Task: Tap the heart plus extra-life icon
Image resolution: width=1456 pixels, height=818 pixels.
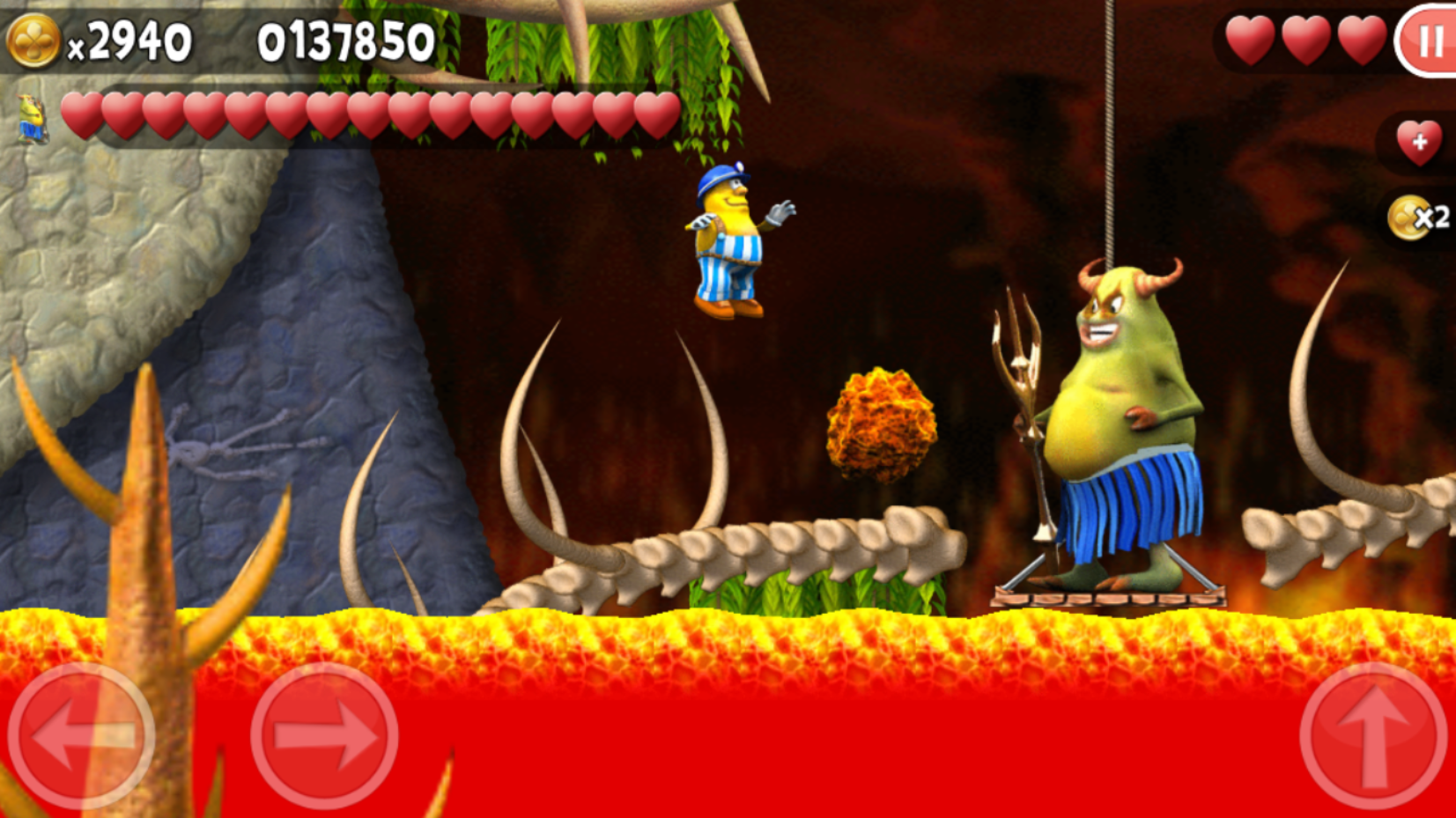Action: [x=1421, y=141]
